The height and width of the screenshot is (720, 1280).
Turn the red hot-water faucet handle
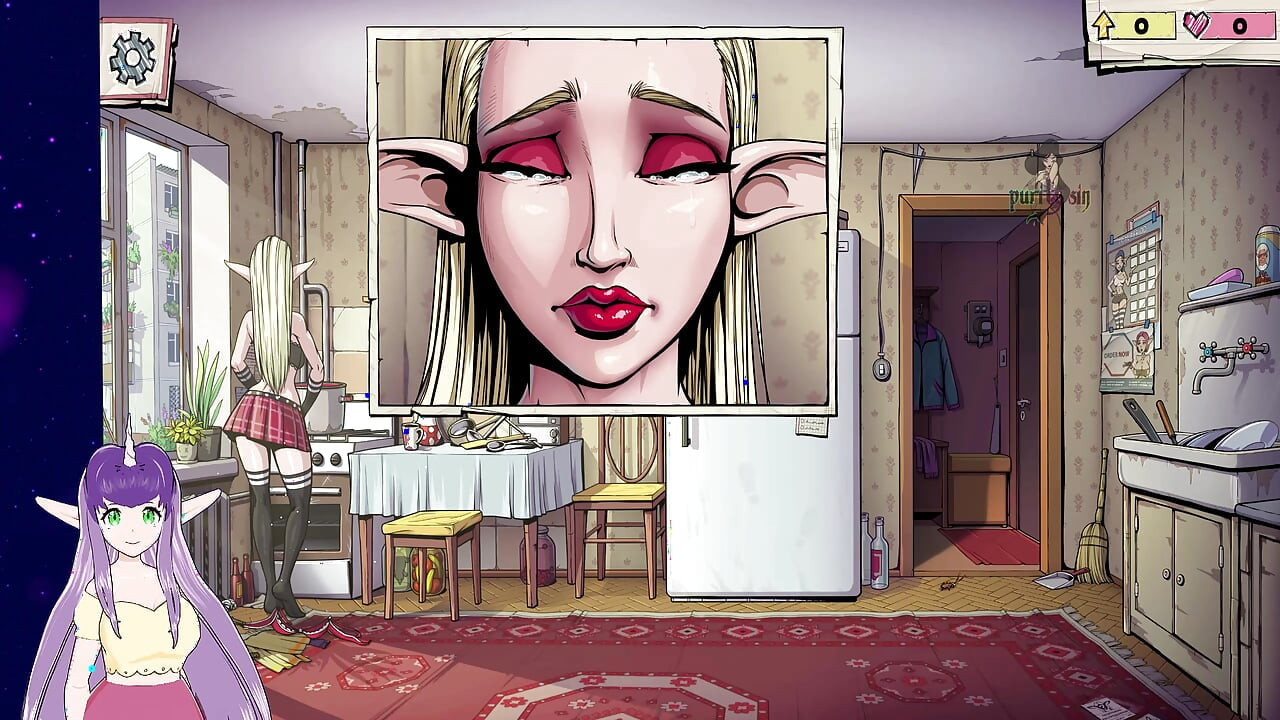1247,348
